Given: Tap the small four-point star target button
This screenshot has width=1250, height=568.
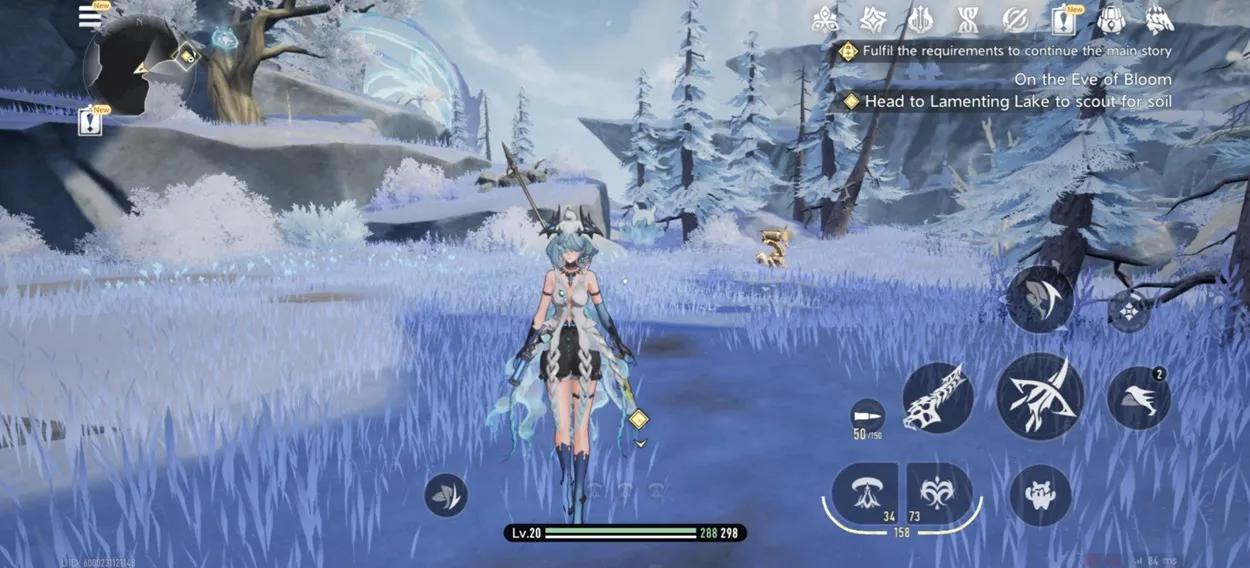Looking at the screenshot, I should pos(1129,311).
